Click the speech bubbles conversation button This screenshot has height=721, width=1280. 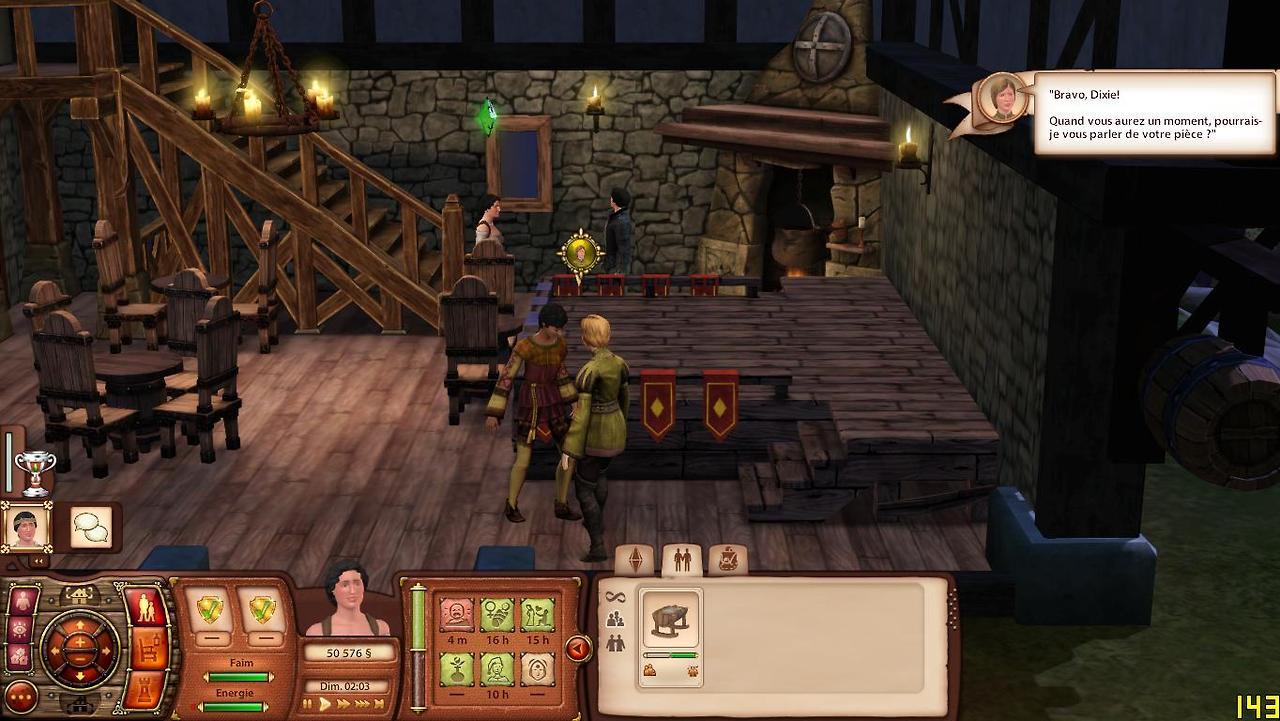tap(91, 526)
